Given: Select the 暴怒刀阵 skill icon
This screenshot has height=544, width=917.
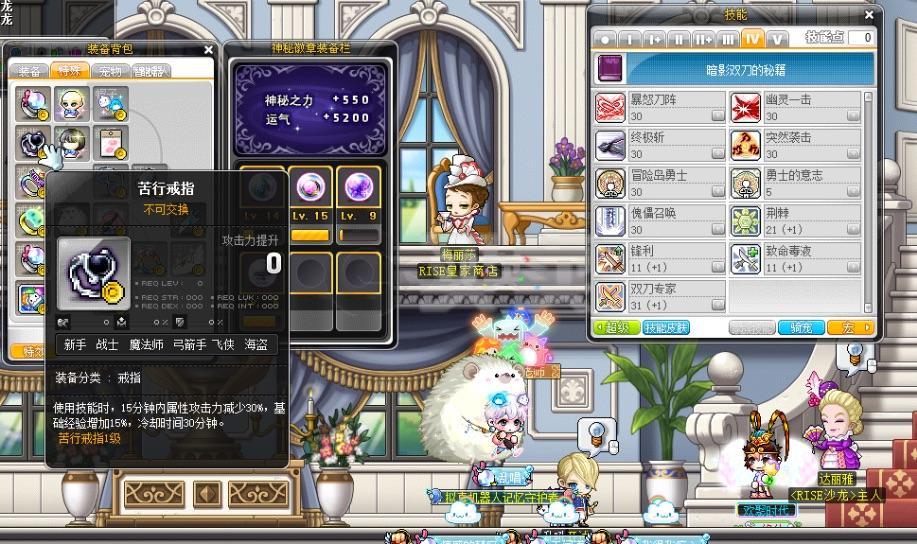Looking at the screenshot, I should [x=610, y=108].
